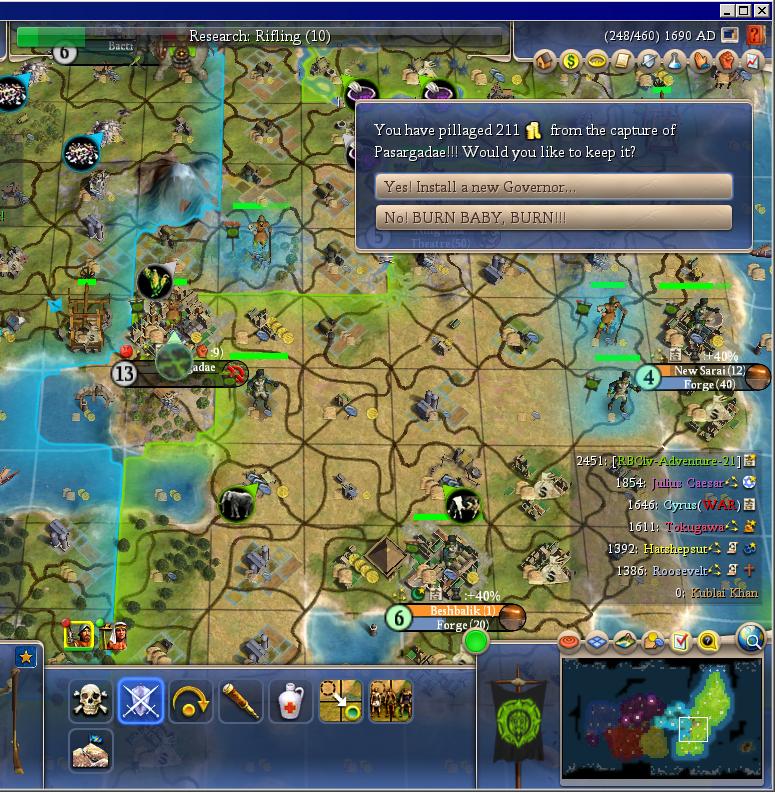This screenshot has height=793, width=775.
Task: Click the skull and crossbones delete-unit button
Action: coord(91,701)
